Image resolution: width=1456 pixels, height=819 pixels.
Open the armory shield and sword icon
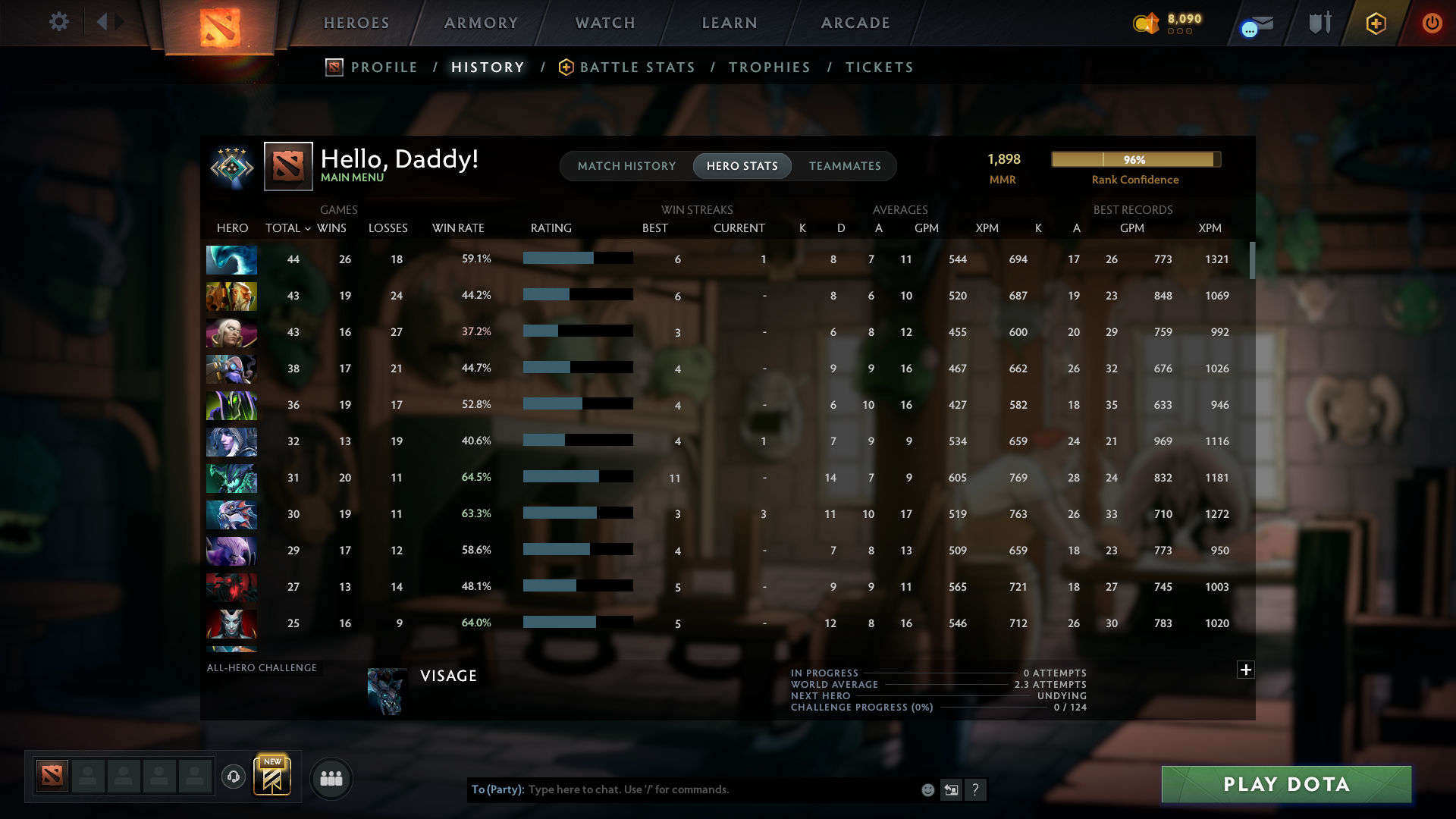tap(1318, 23)
